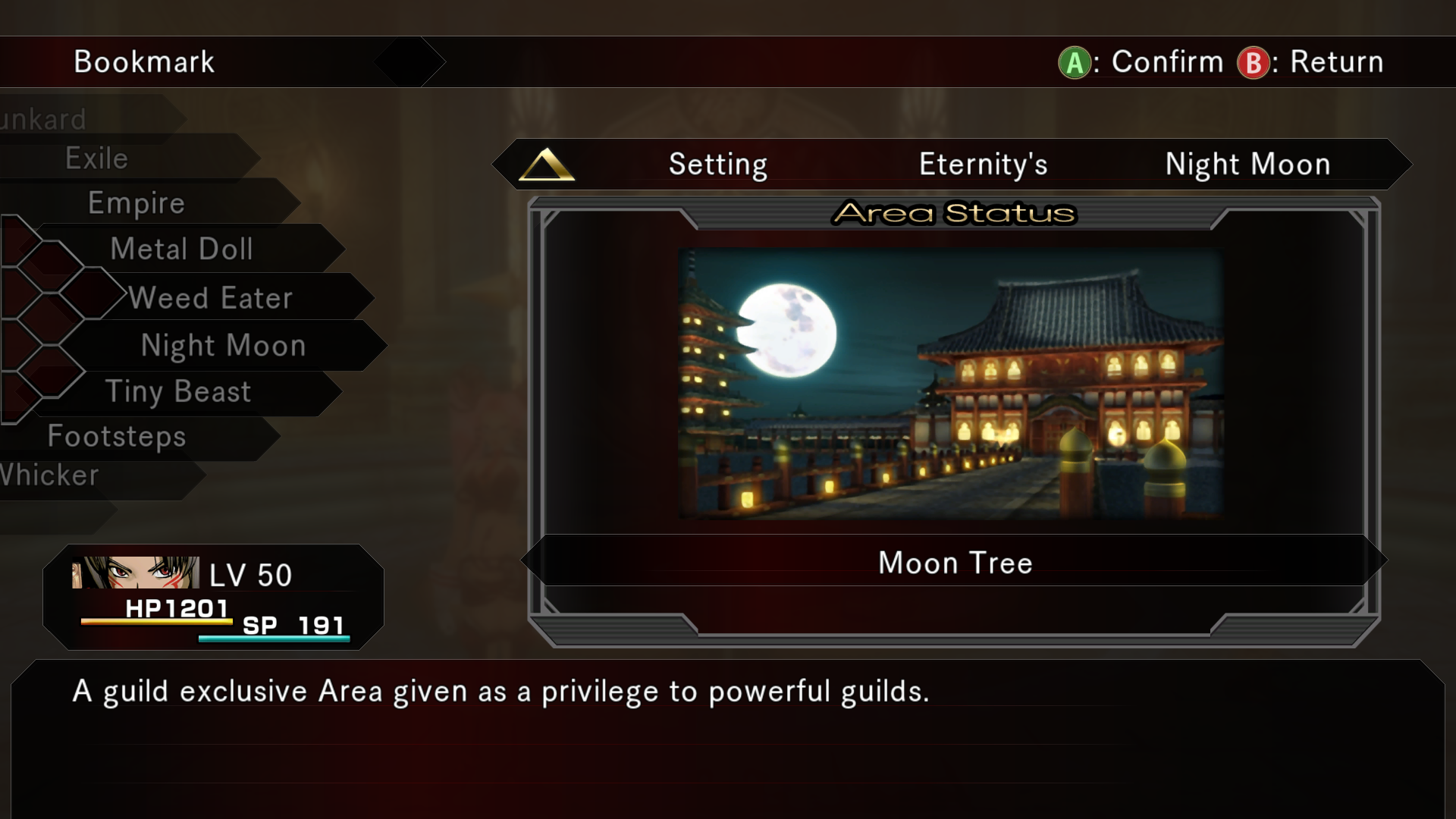Click the character portrait status panel
This screenshot has height=819, width=1456.
click(213, 598)
